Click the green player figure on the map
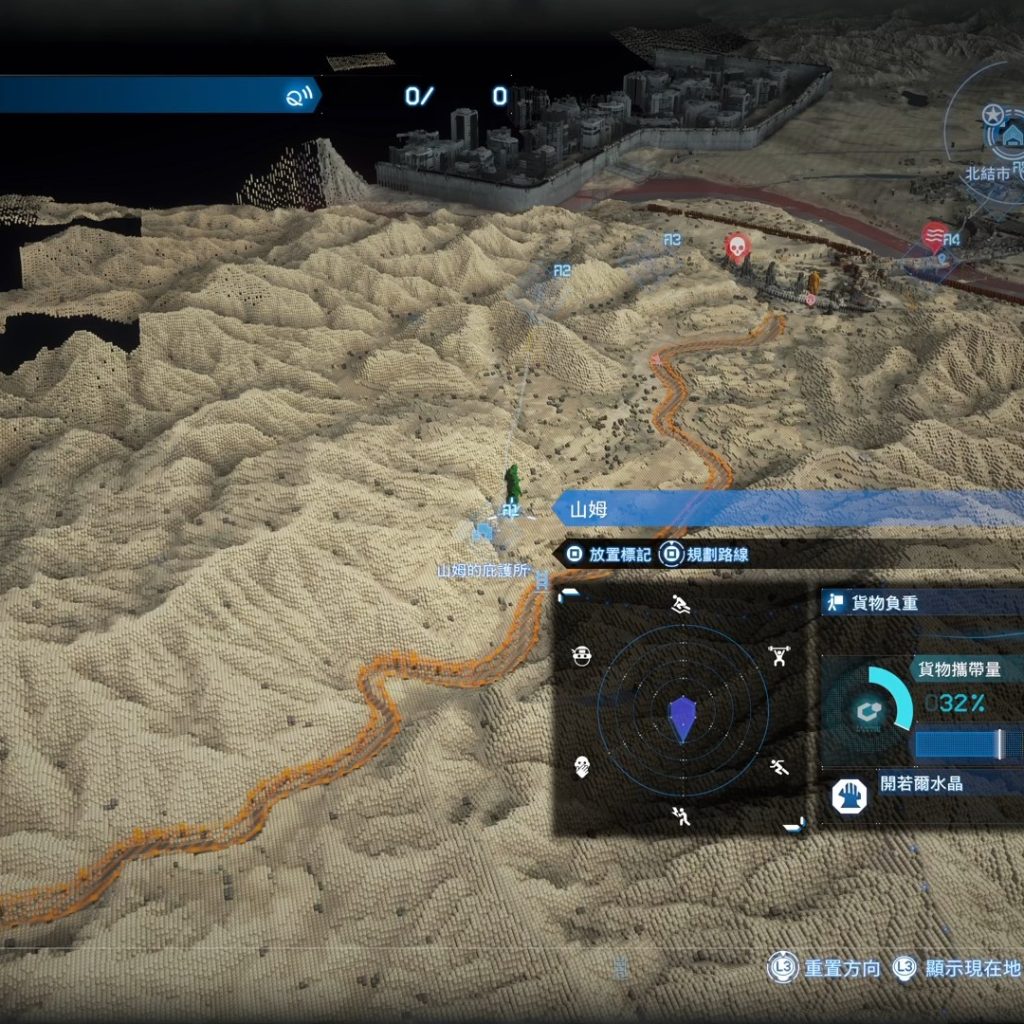Image resolution: width=1024 pixels, height=1024 pixels. point(513,482)
